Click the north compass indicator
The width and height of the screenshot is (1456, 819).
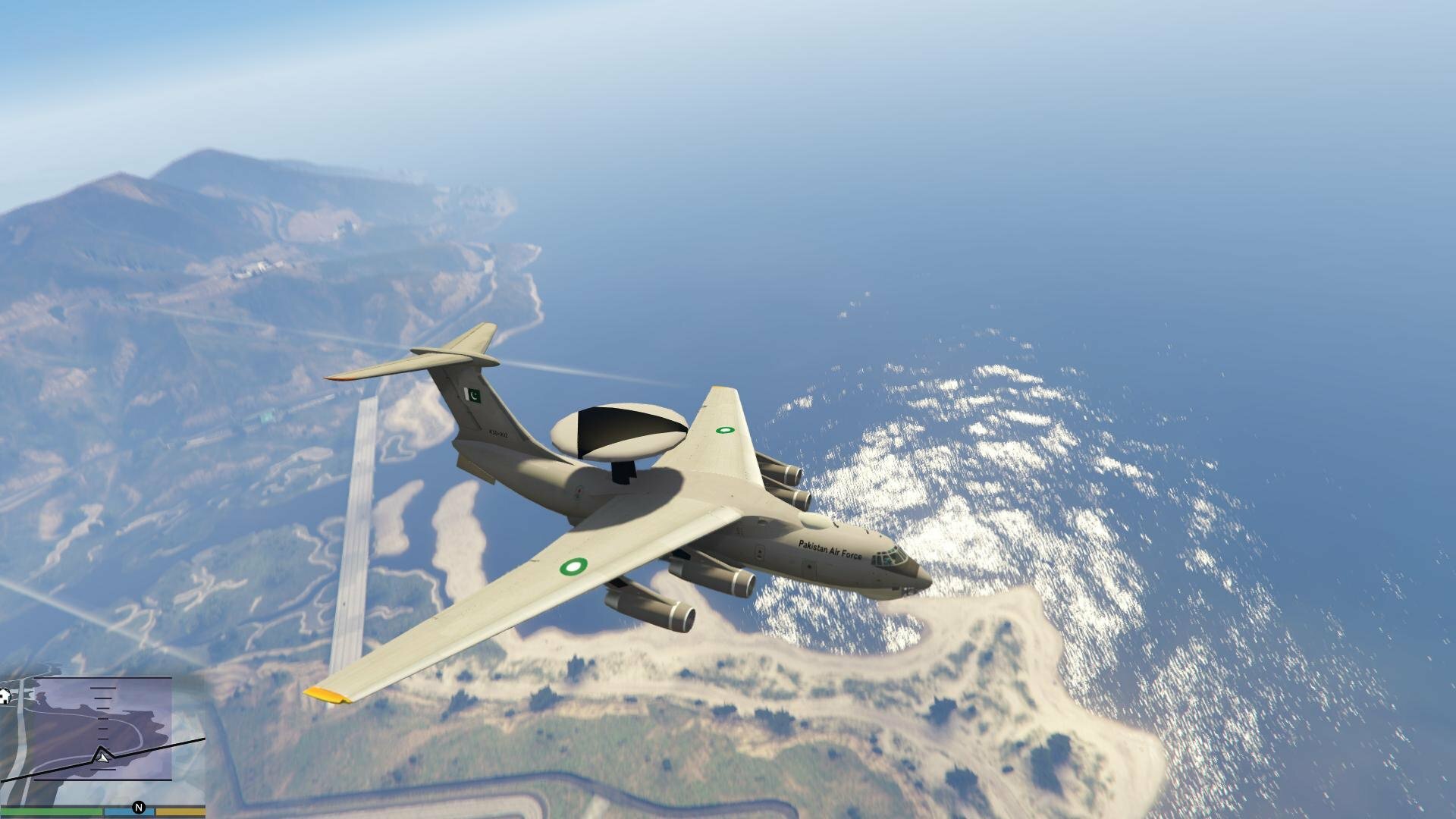pos(138,808)
